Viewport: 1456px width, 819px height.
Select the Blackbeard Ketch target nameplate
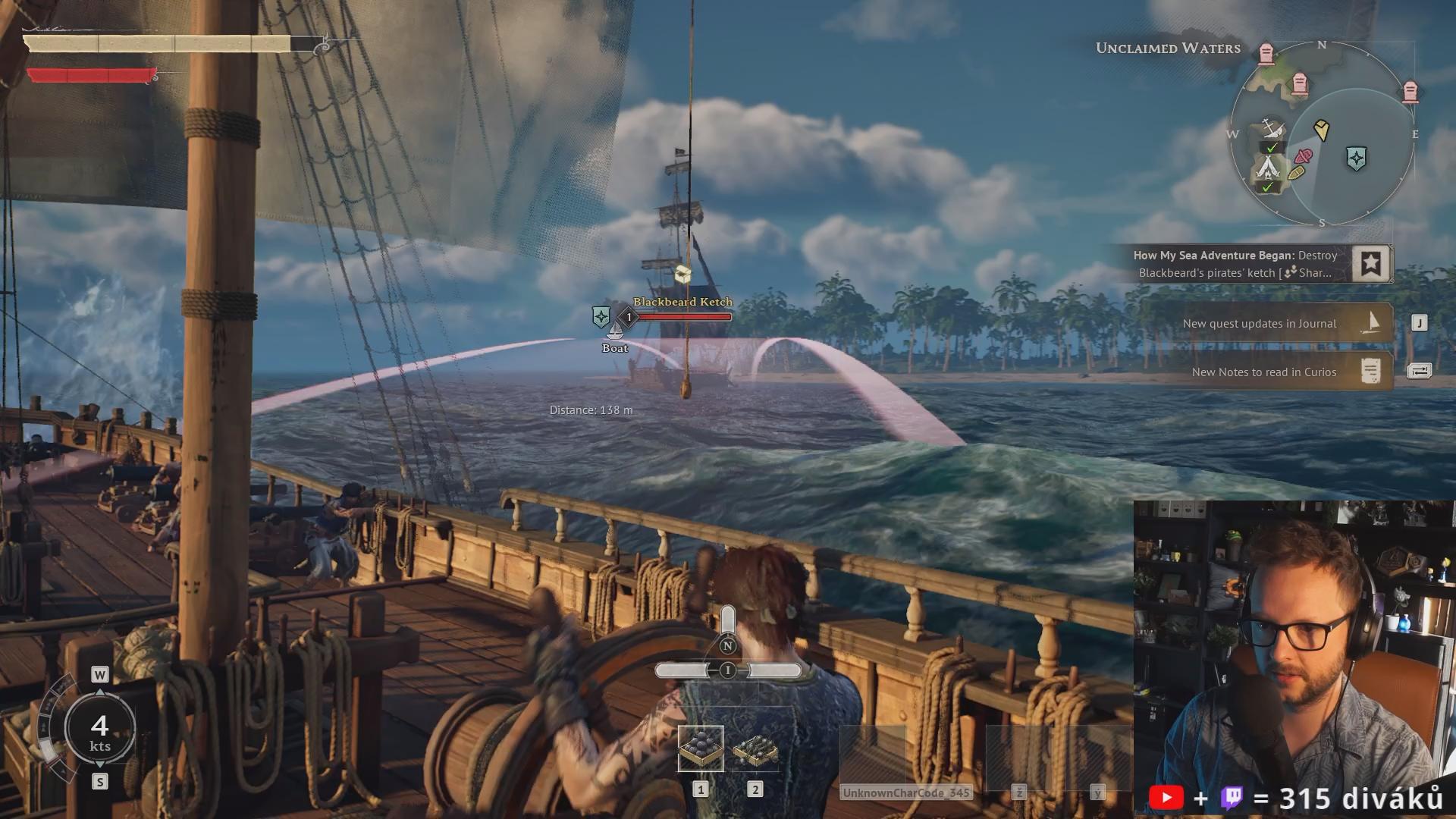coord(682,302)
